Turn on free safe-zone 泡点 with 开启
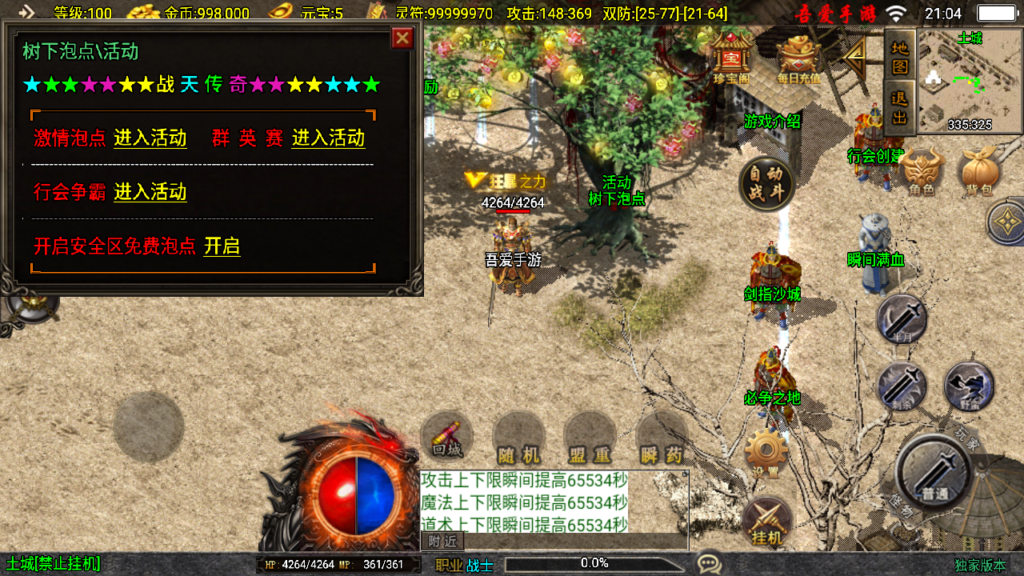This screenshot has height=576, width=1024. coord(222,246)
